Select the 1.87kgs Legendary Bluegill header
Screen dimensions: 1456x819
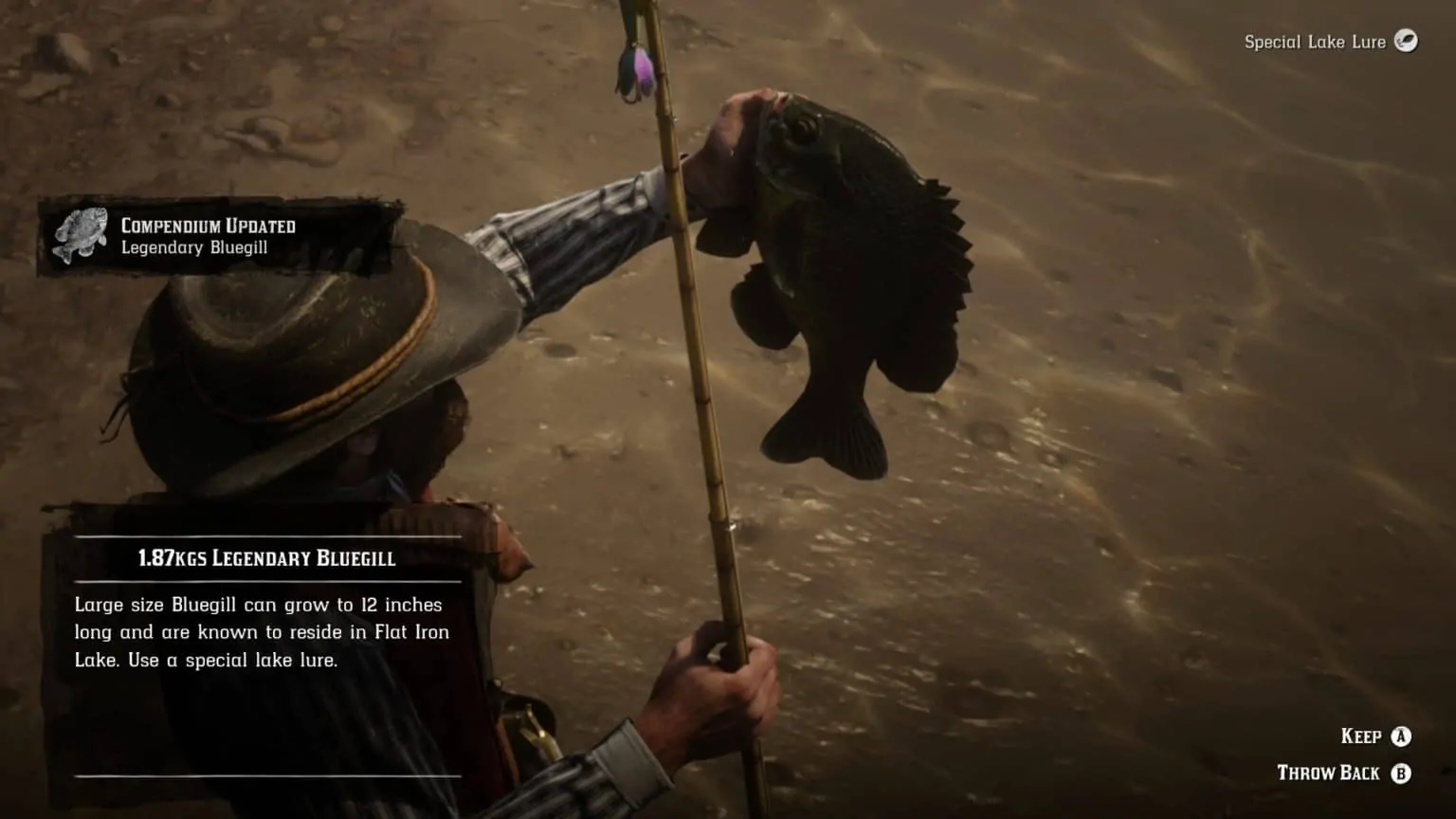(268, 559)
